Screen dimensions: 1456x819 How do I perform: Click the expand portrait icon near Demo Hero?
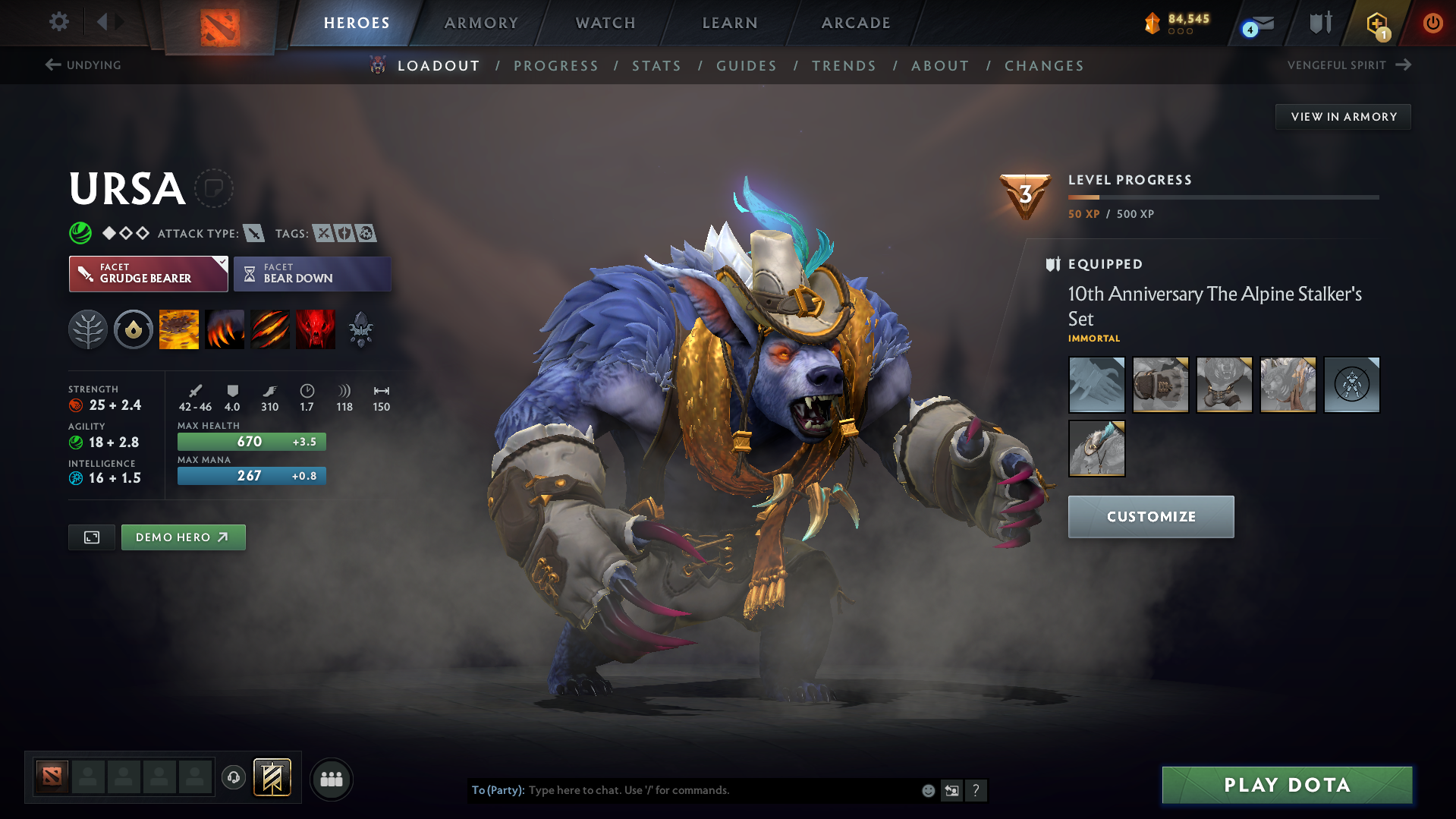91,537
